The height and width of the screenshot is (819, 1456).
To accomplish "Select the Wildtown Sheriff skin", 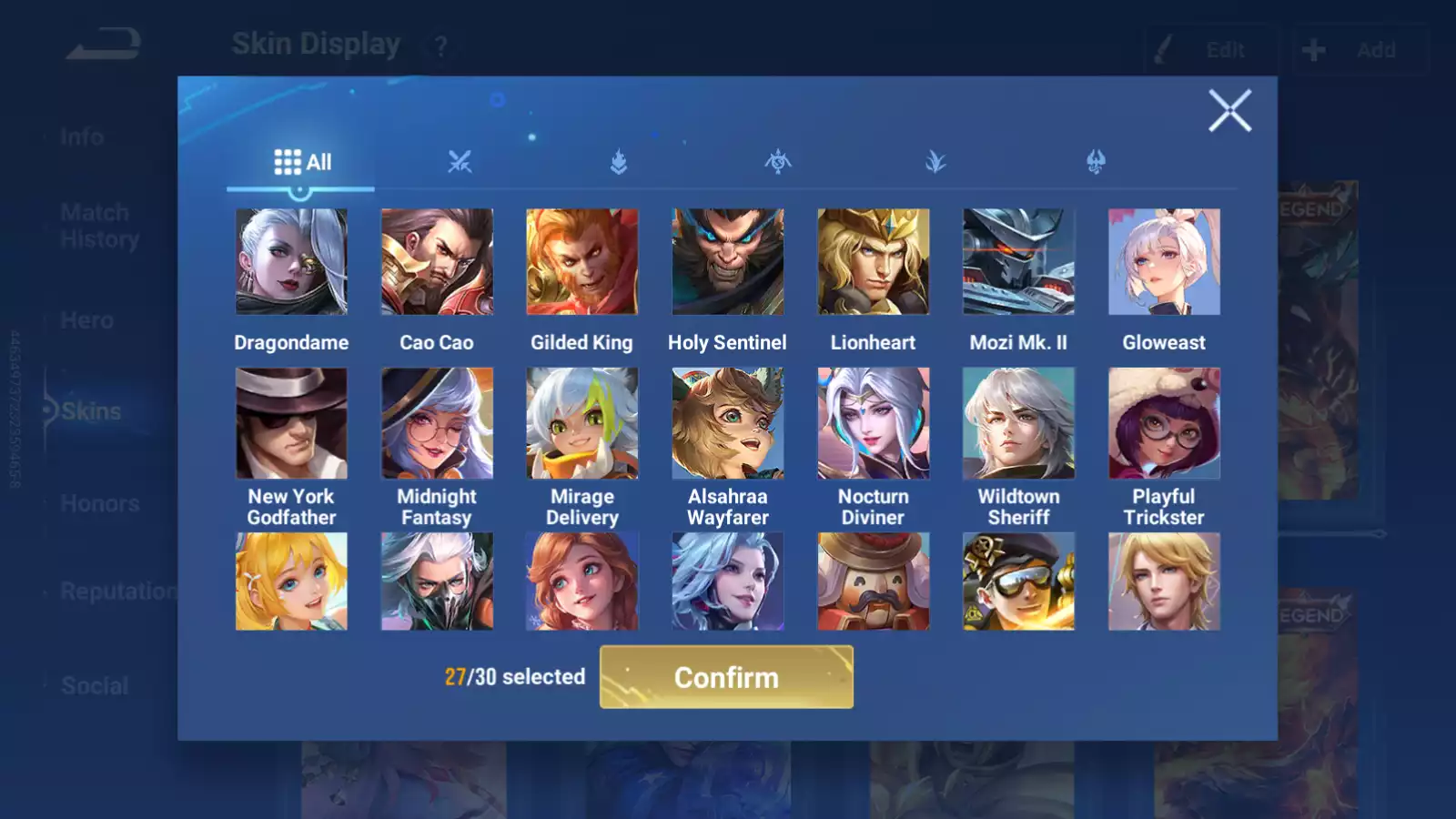I will (1018, 423).
